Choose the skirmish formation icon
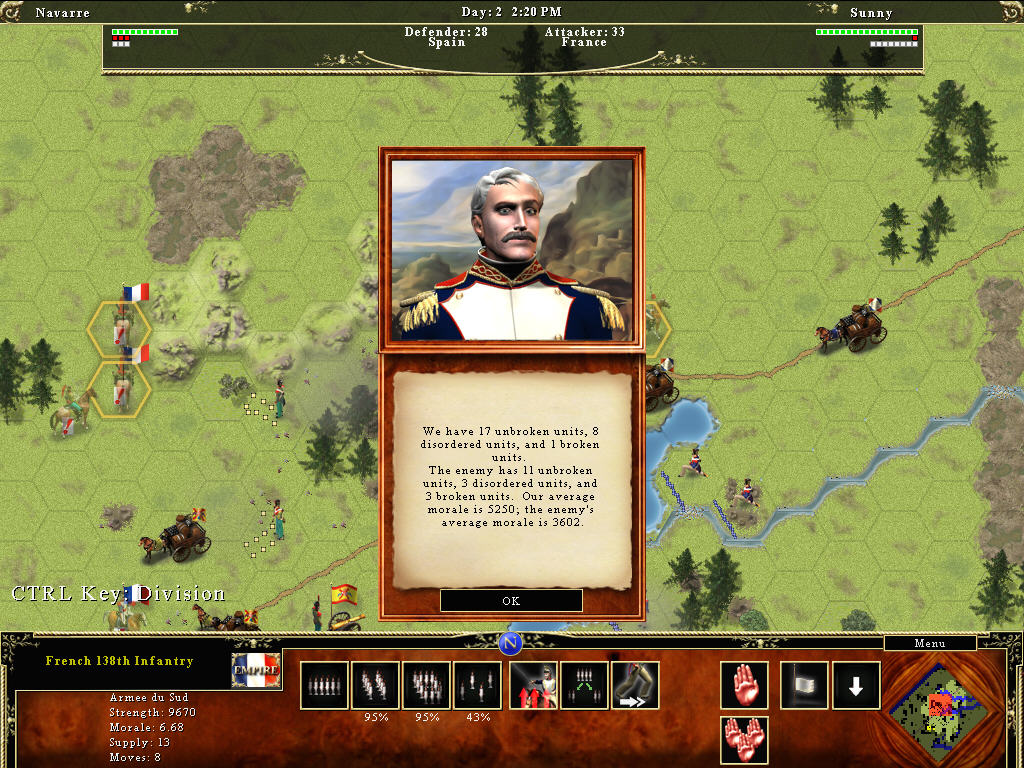The width and height of the screenshot is (1024, 768). 477,685
